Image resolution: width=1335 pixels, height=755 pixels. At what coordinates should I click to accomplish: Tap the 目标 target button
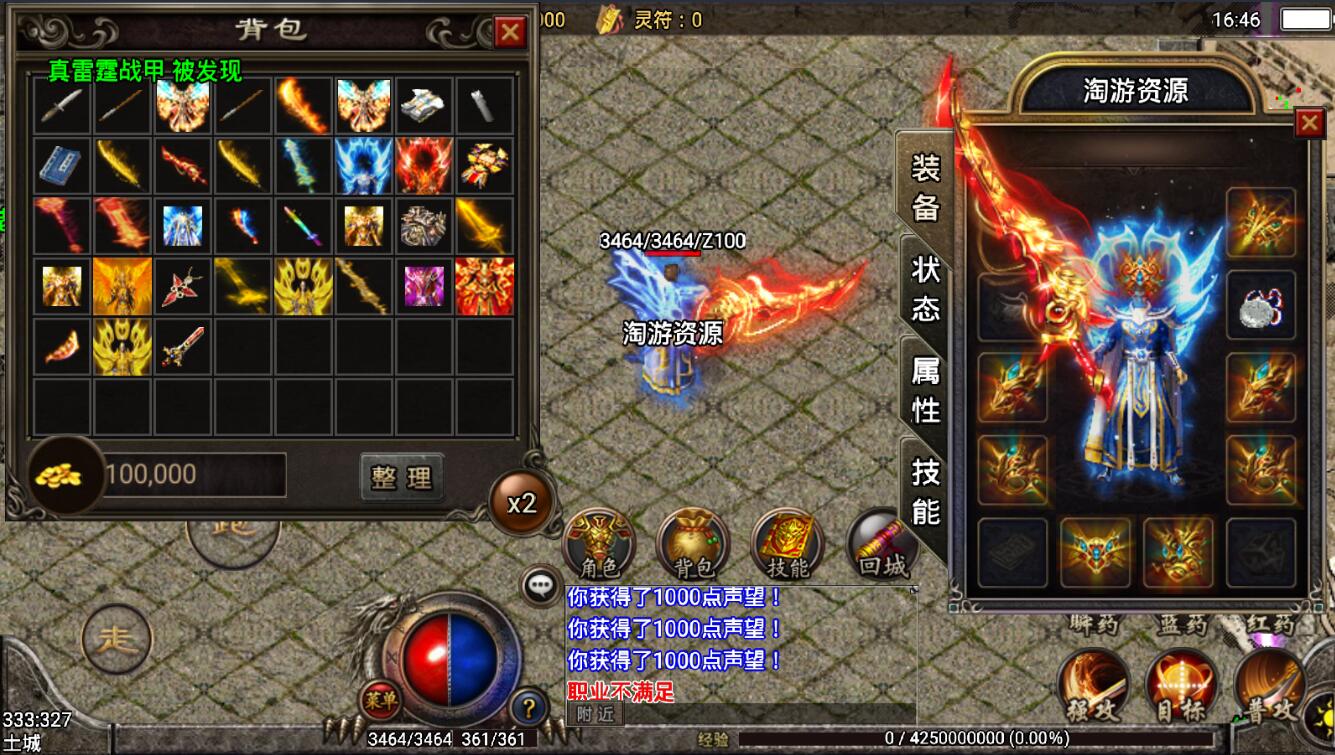(1181, 686)
